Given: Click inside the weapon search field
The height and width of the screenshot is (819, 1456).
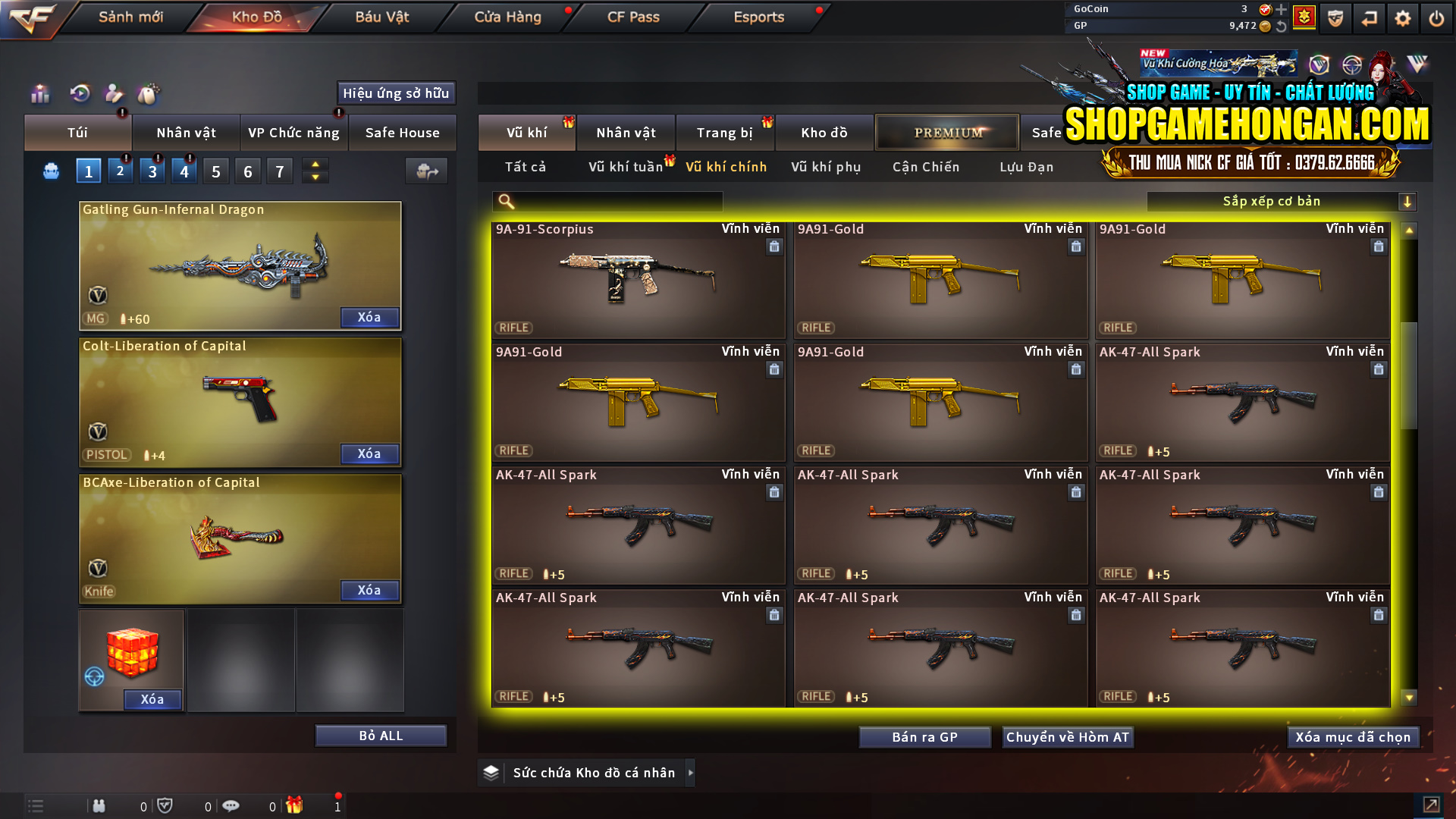Looking at the screenshot, I should click(x=614, y=201).
